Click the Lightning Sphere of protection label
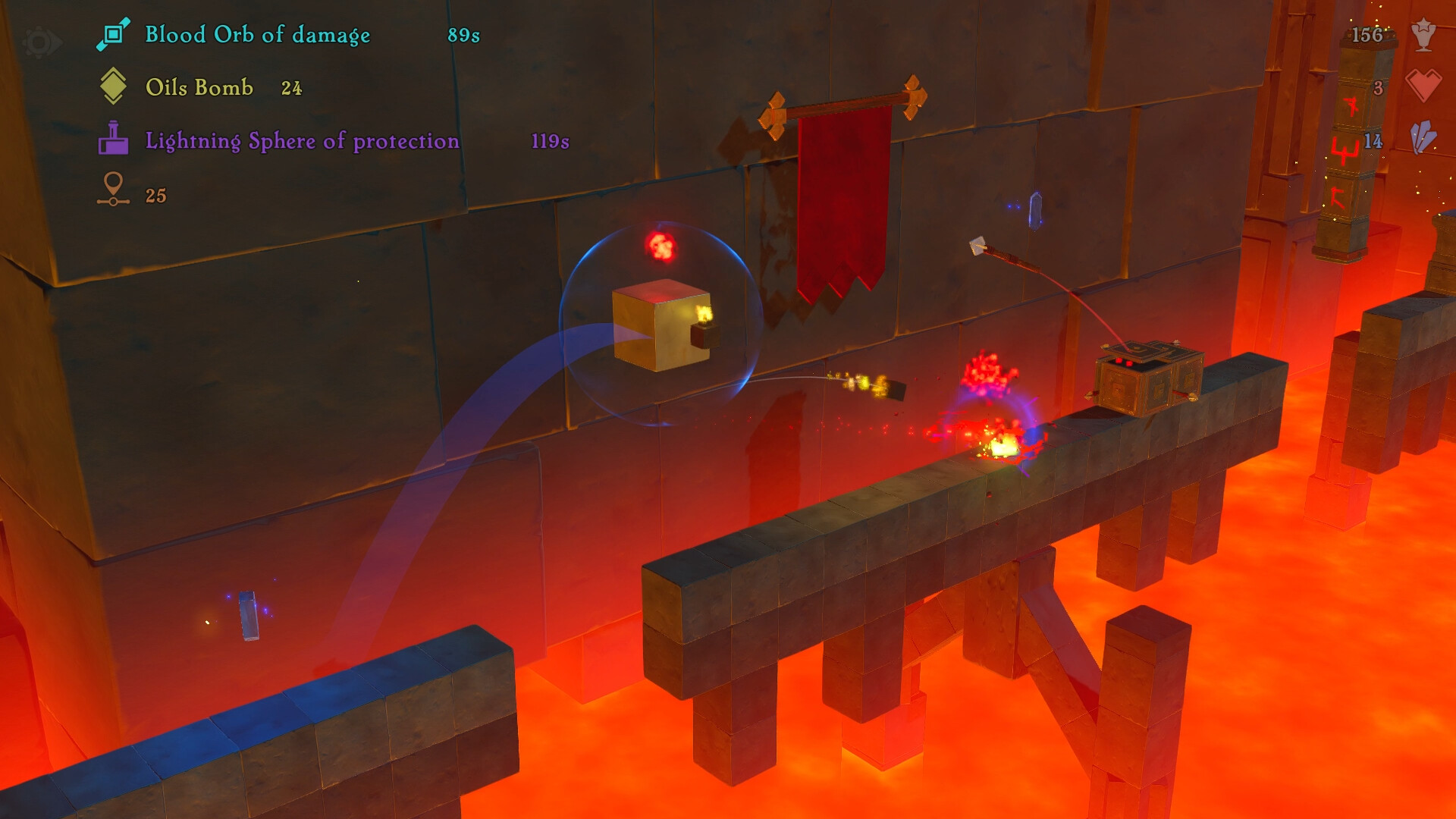 [301, 141]
